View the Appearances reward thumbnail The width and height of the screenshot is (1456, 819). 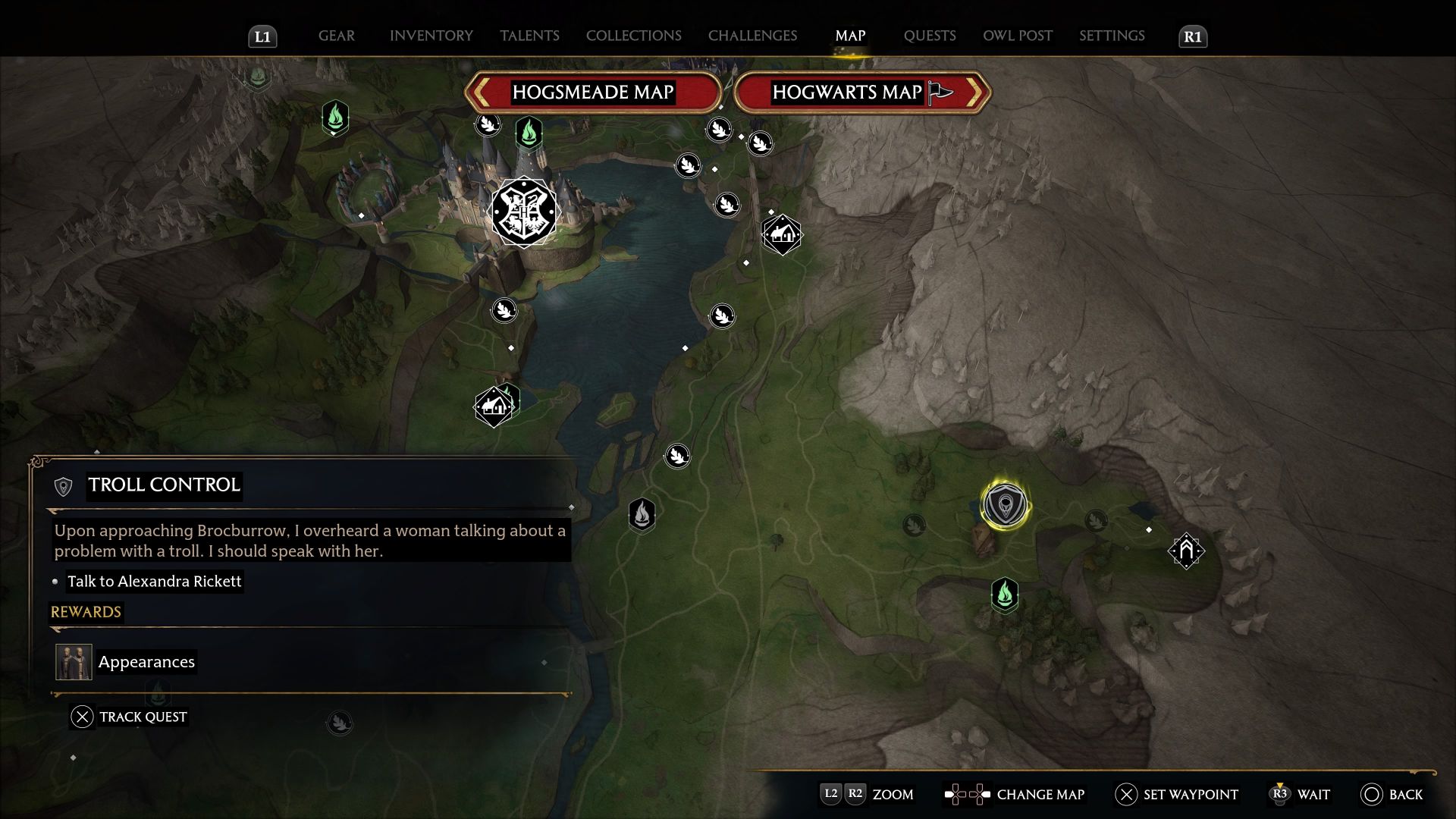[x=74, y=662]
